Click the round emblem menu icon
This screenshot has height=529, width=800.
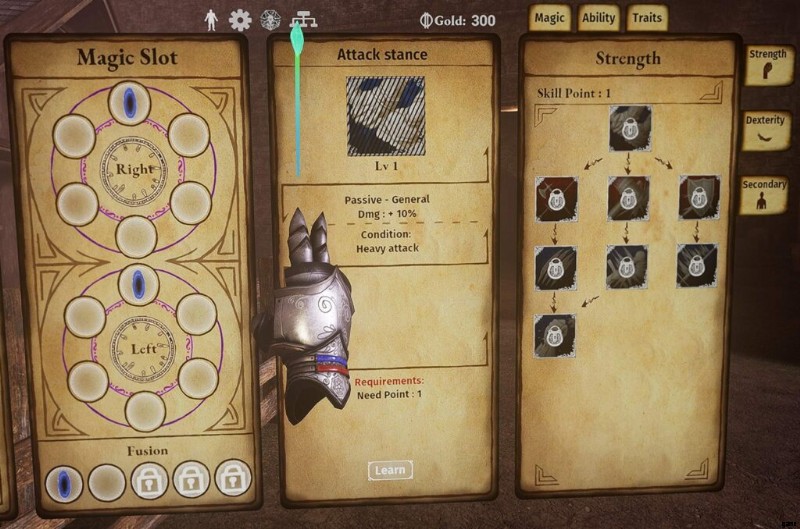coord(270,19)
